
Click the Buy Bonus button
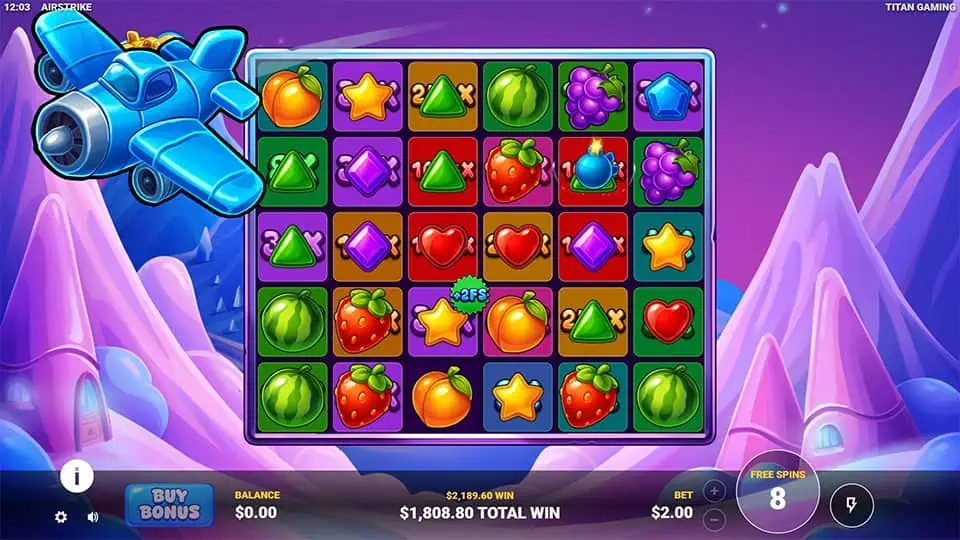[169, 505]
